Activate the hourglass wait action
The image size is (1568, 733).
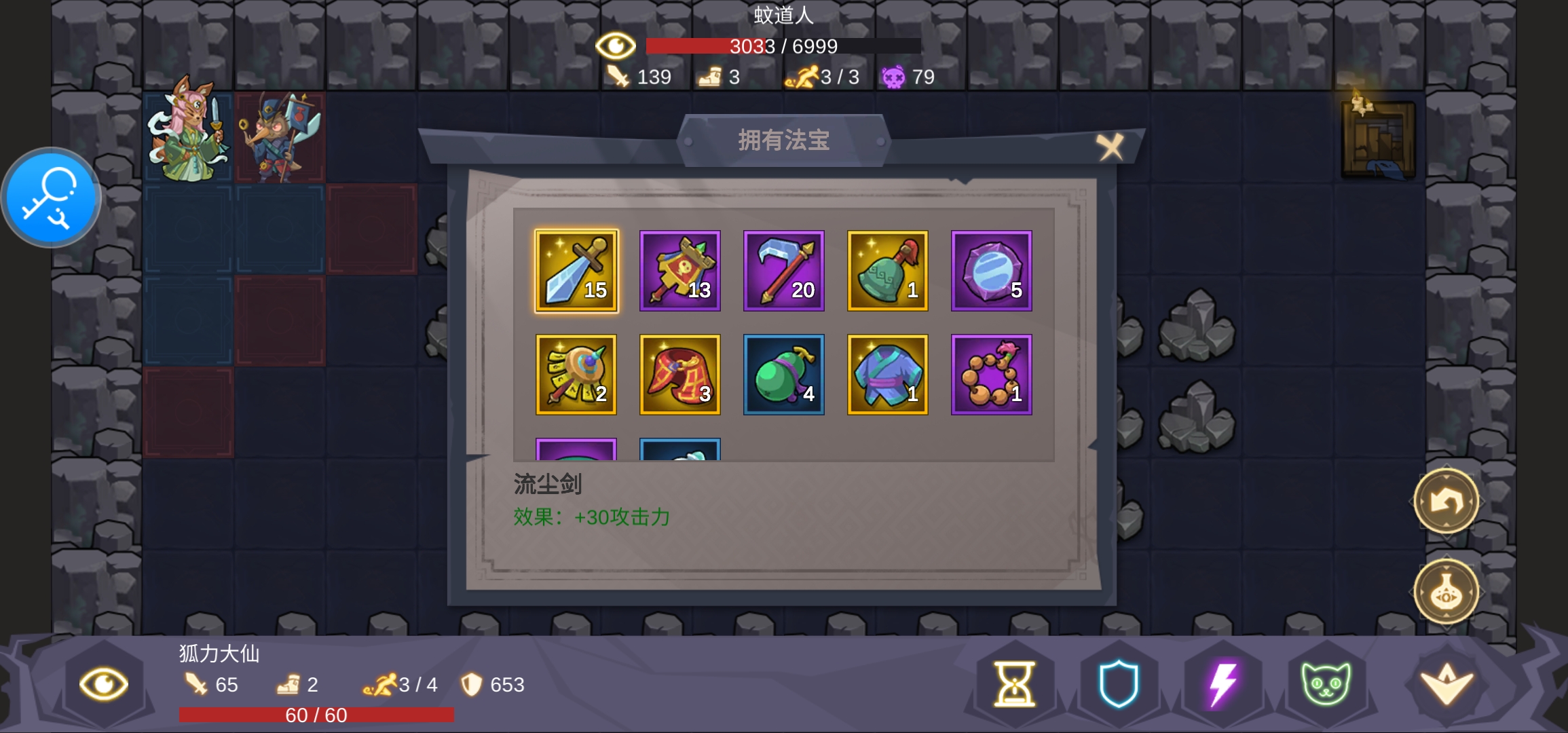(x=1015, y=683)
